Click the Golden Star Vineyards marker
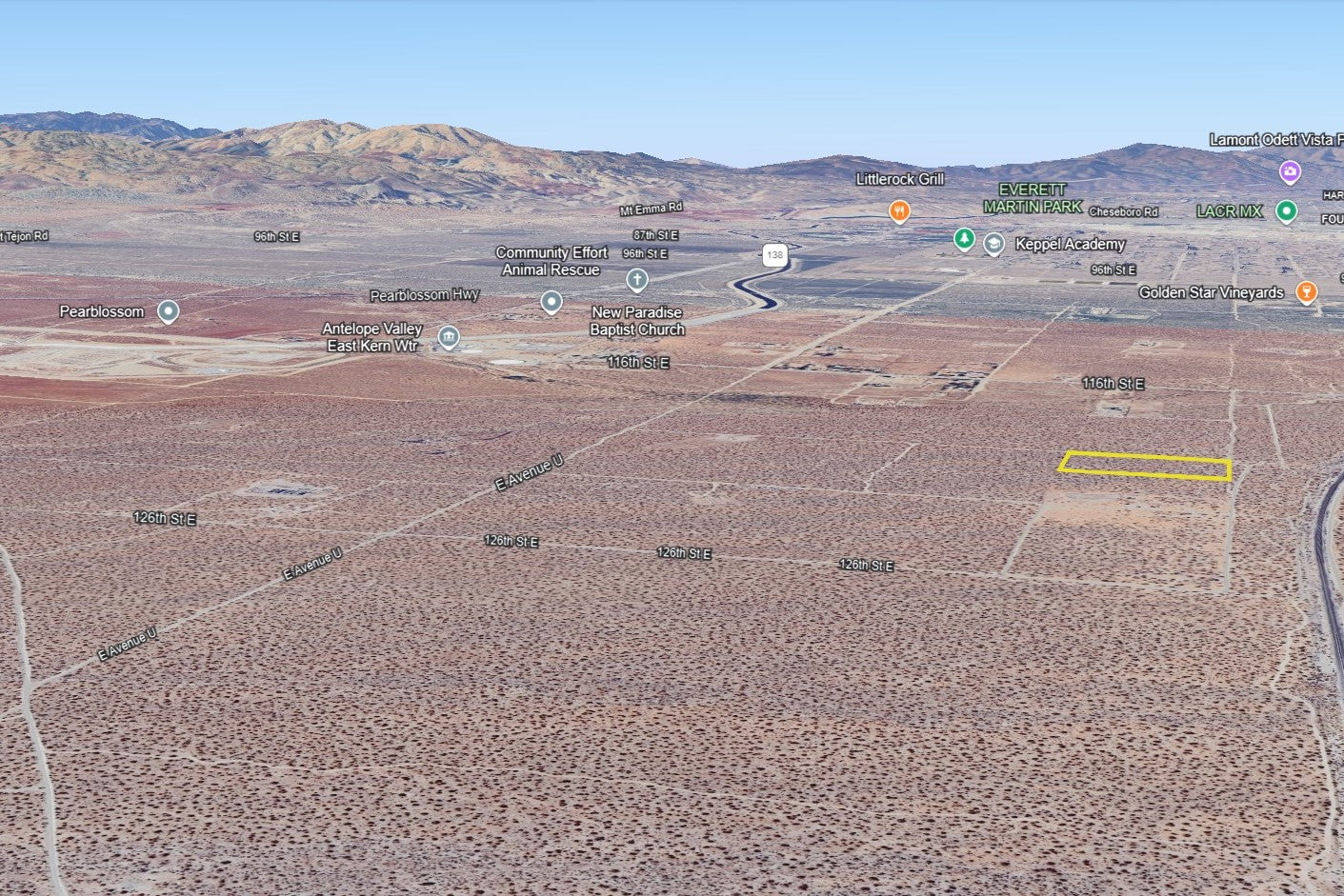The height and width of the screenshot is (896, 1344). 1307,292
